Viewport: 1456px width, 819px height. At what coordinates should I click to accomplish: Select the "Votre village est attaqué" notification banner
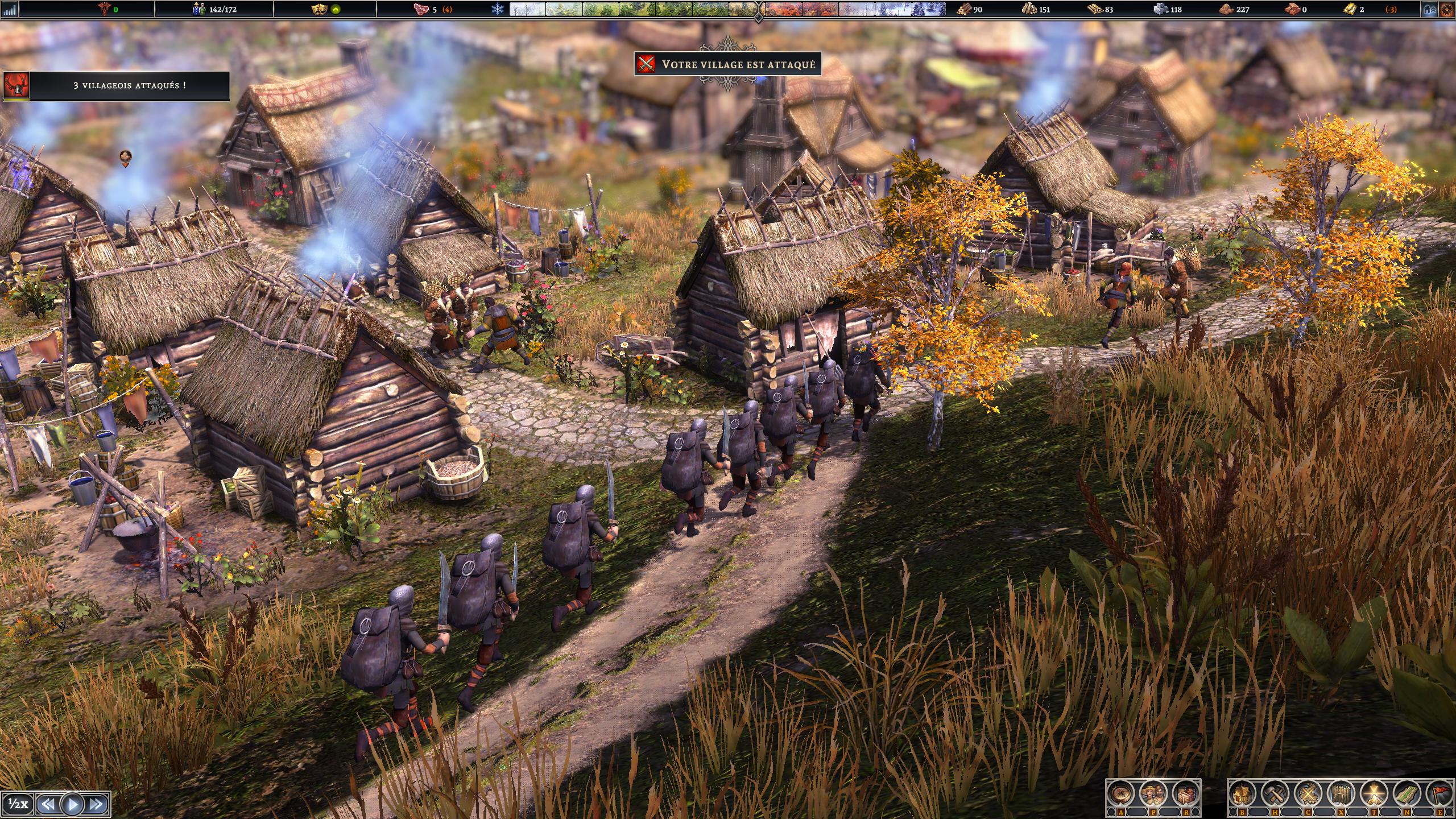pos(727,64)
